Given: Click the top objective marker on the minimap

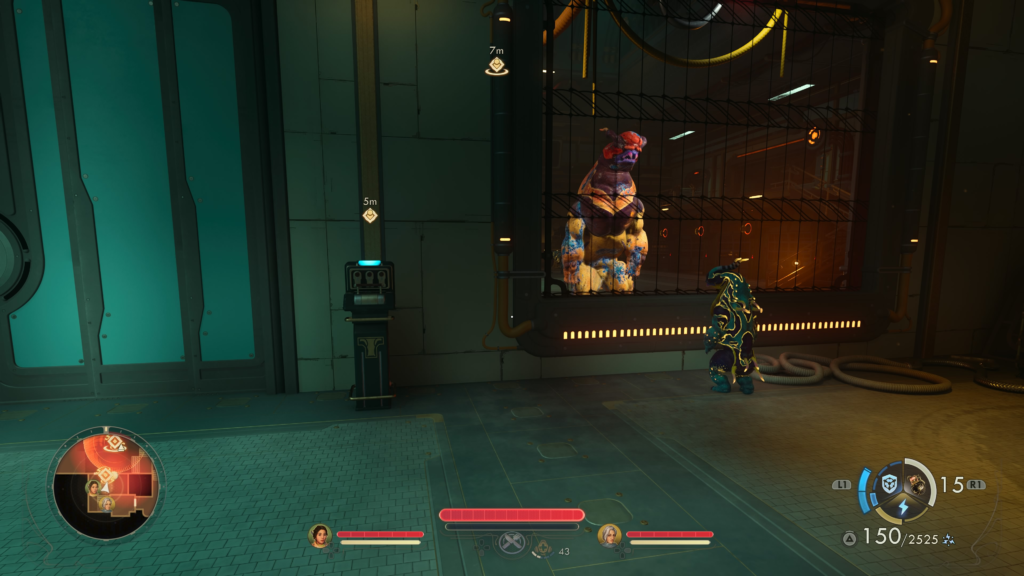Looking at the screenshot, I should [115, 442].
